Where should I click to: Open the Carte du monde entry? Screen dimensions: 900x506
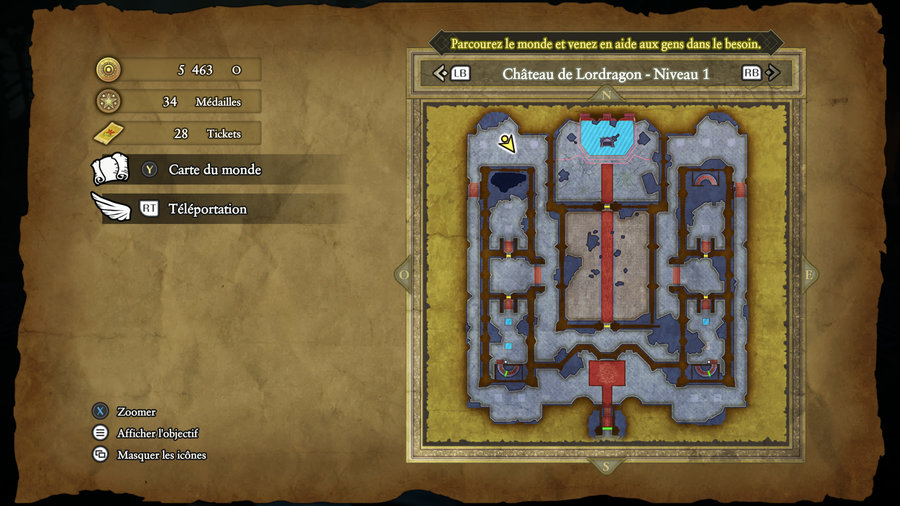click(x=214, y=170)
